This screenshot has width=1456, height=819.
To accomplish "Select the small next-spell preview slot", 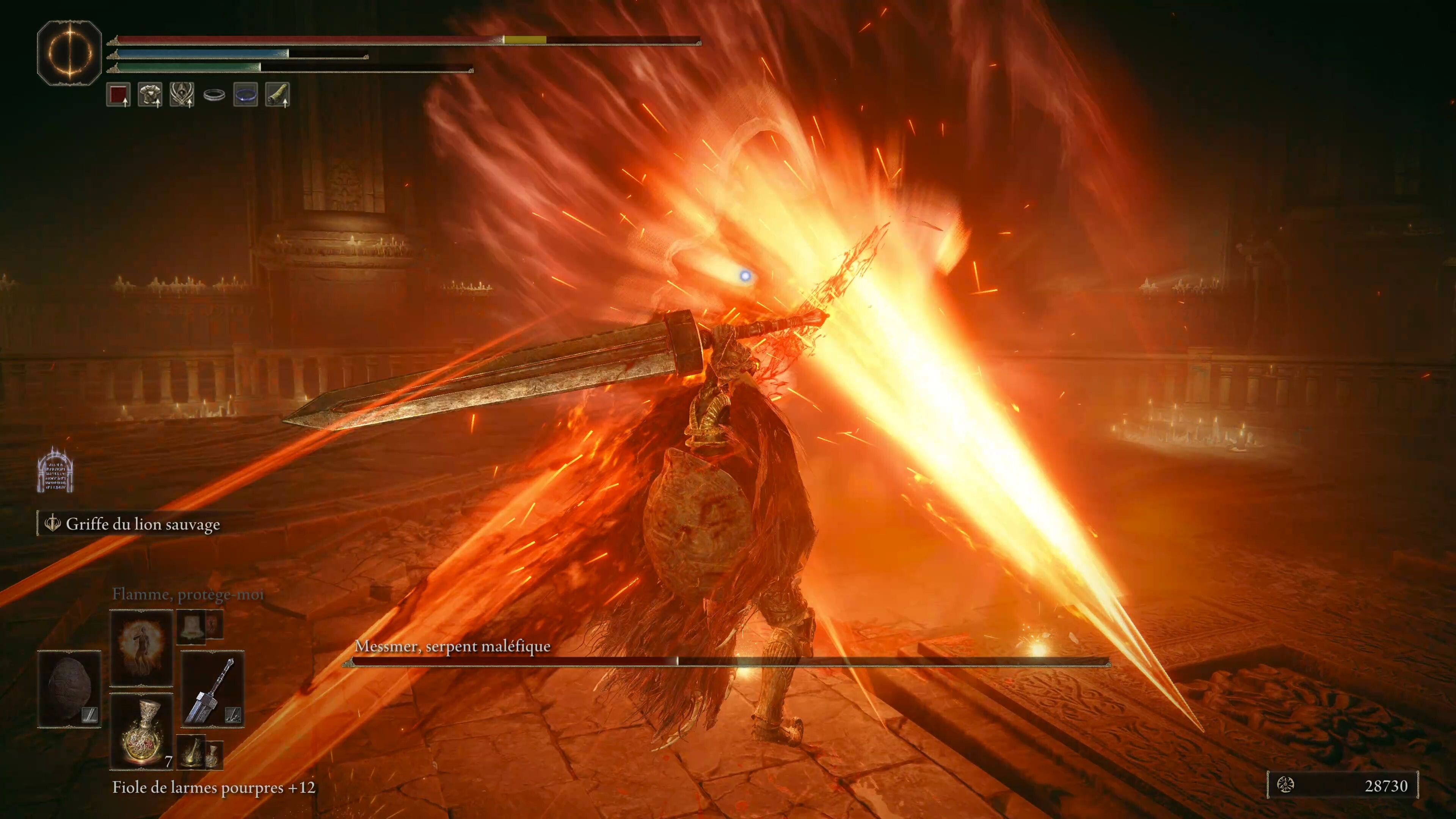I will [191, 626].
